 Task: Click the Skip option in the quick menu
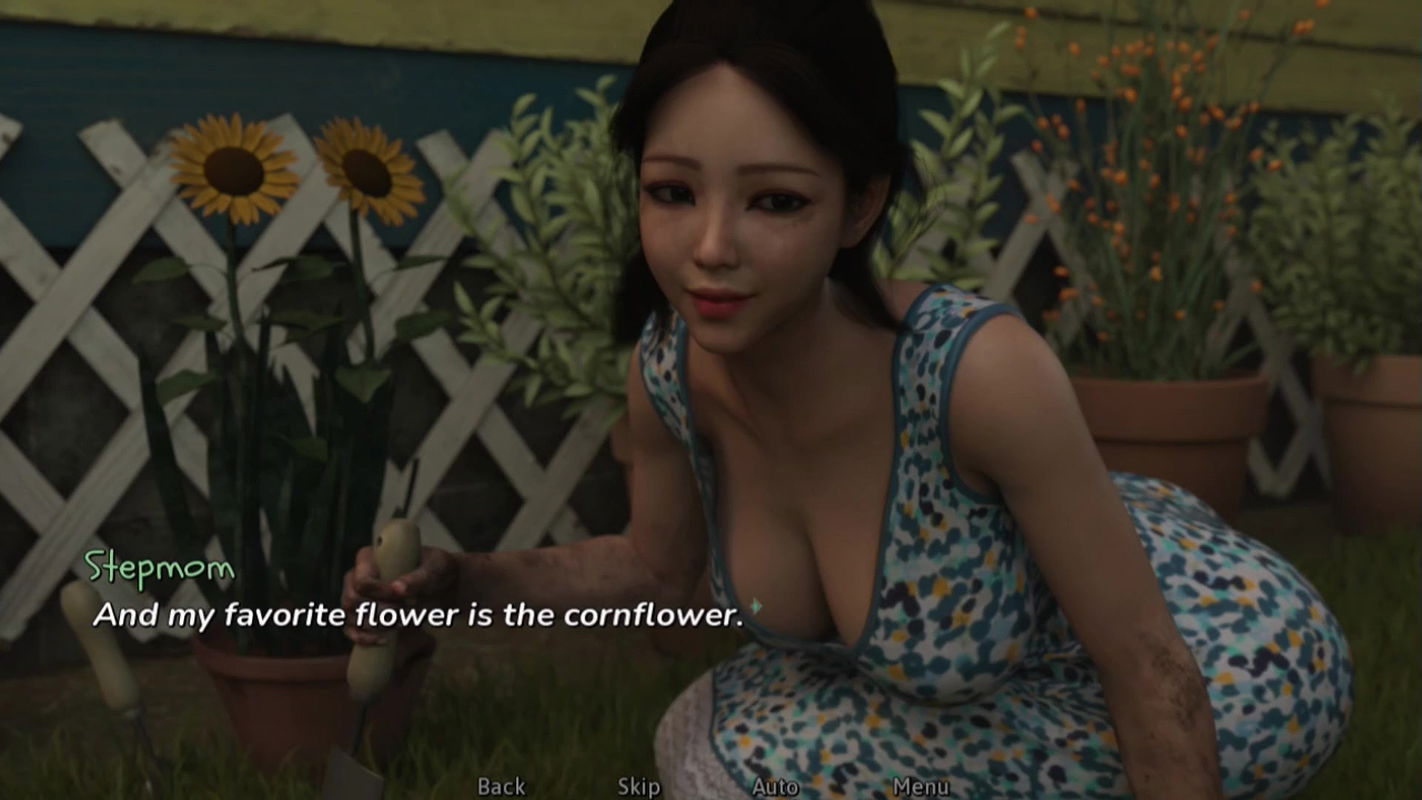pos(637,788)
